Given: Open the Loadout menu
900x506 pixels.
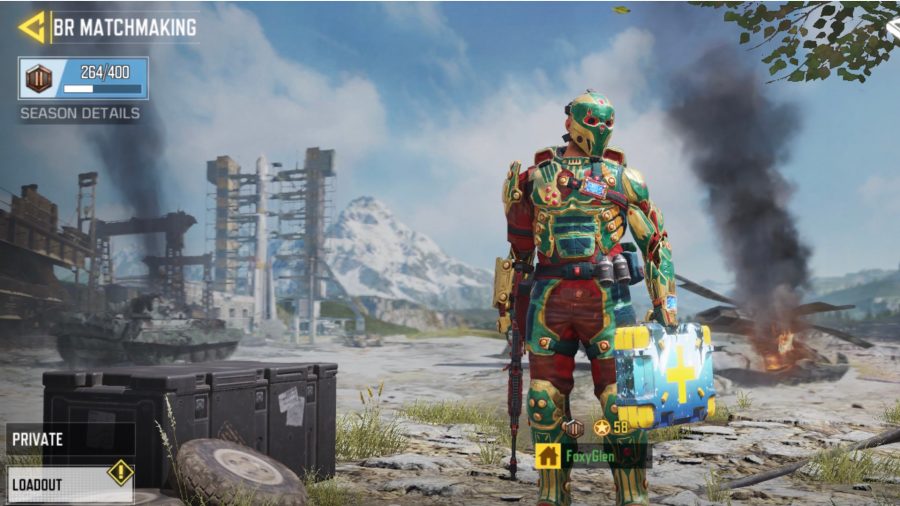Looking at the screenshot, I should (x=70, y=484).
